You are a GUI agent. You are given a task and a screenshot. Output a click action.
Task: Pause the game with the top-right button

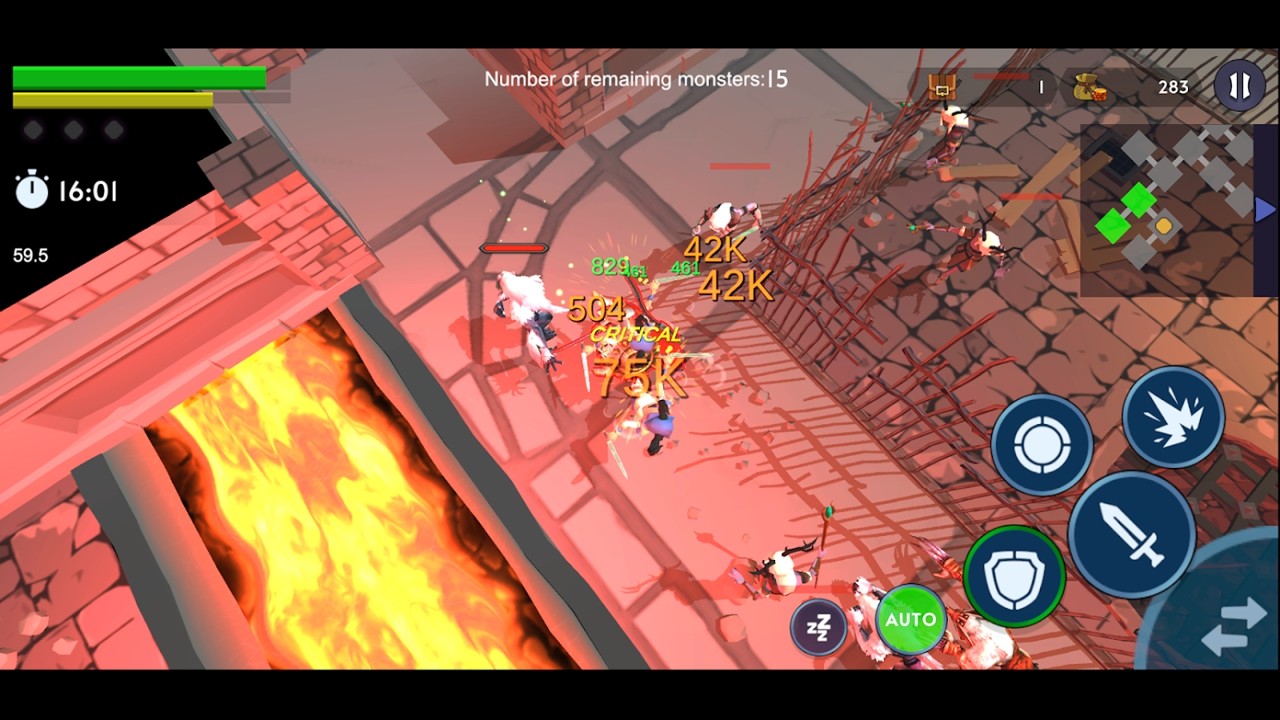(x=1239, y=86)
